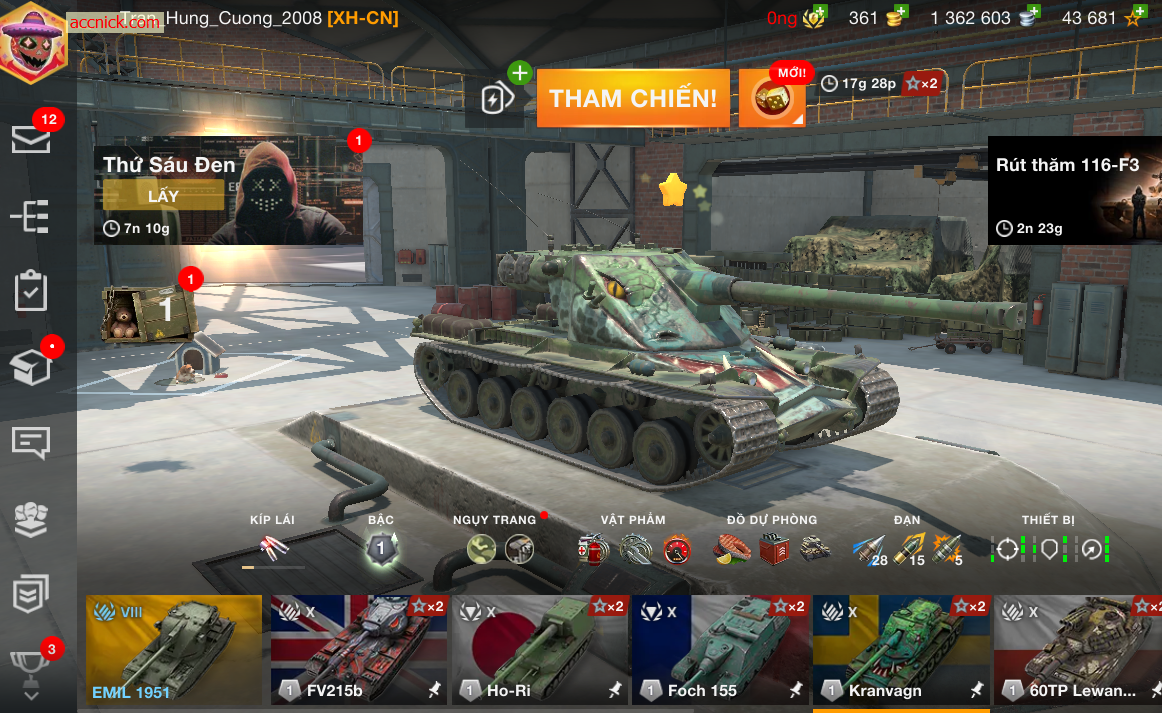Select the Ho-Ri tank card
Viewport: 1162px width, 713px height.
[x=539, y=649]
